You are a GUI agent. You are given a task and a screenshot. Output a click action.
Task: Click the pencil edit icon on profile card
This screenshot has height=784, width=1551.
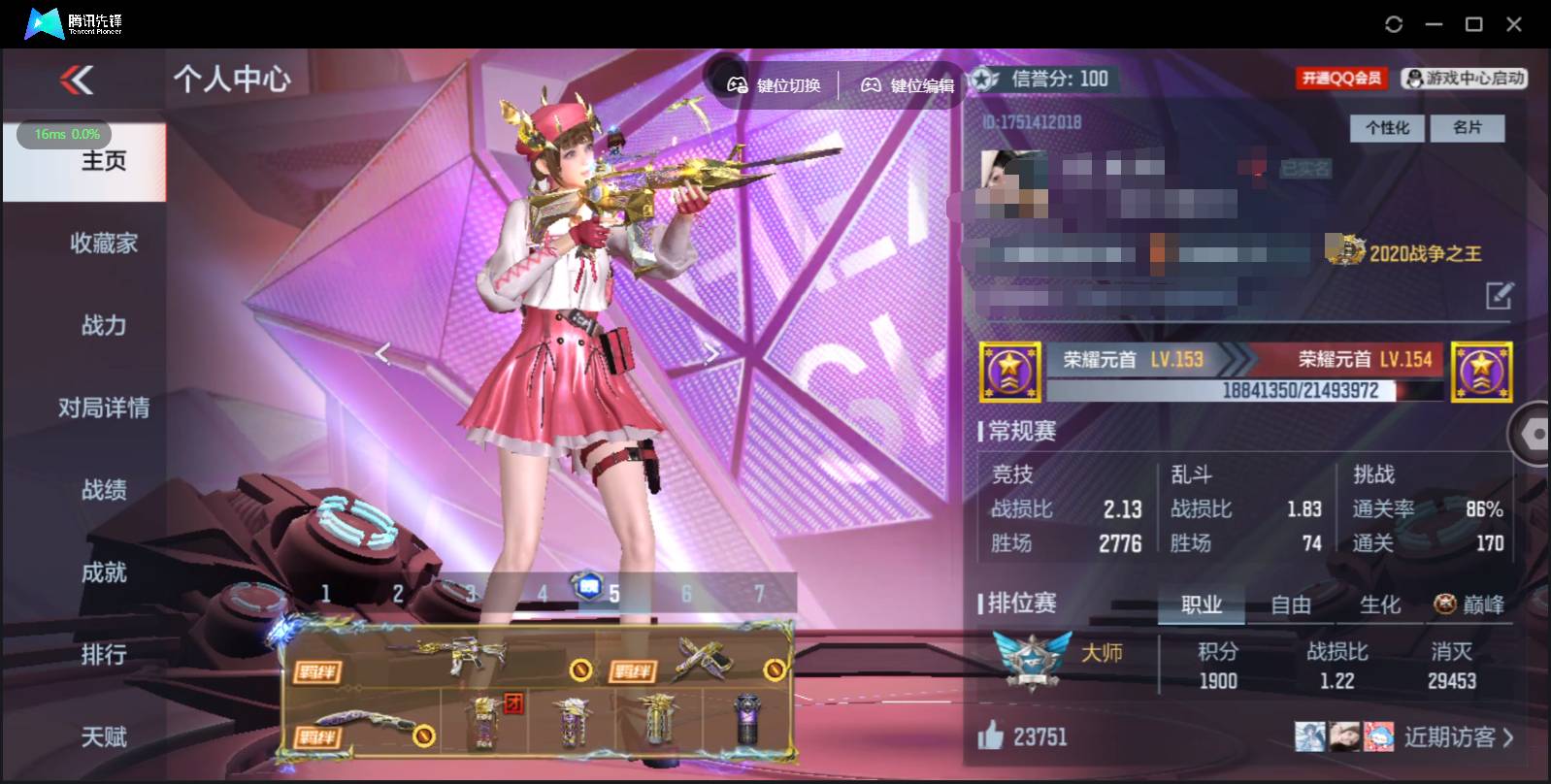[x=1498, y=294]
